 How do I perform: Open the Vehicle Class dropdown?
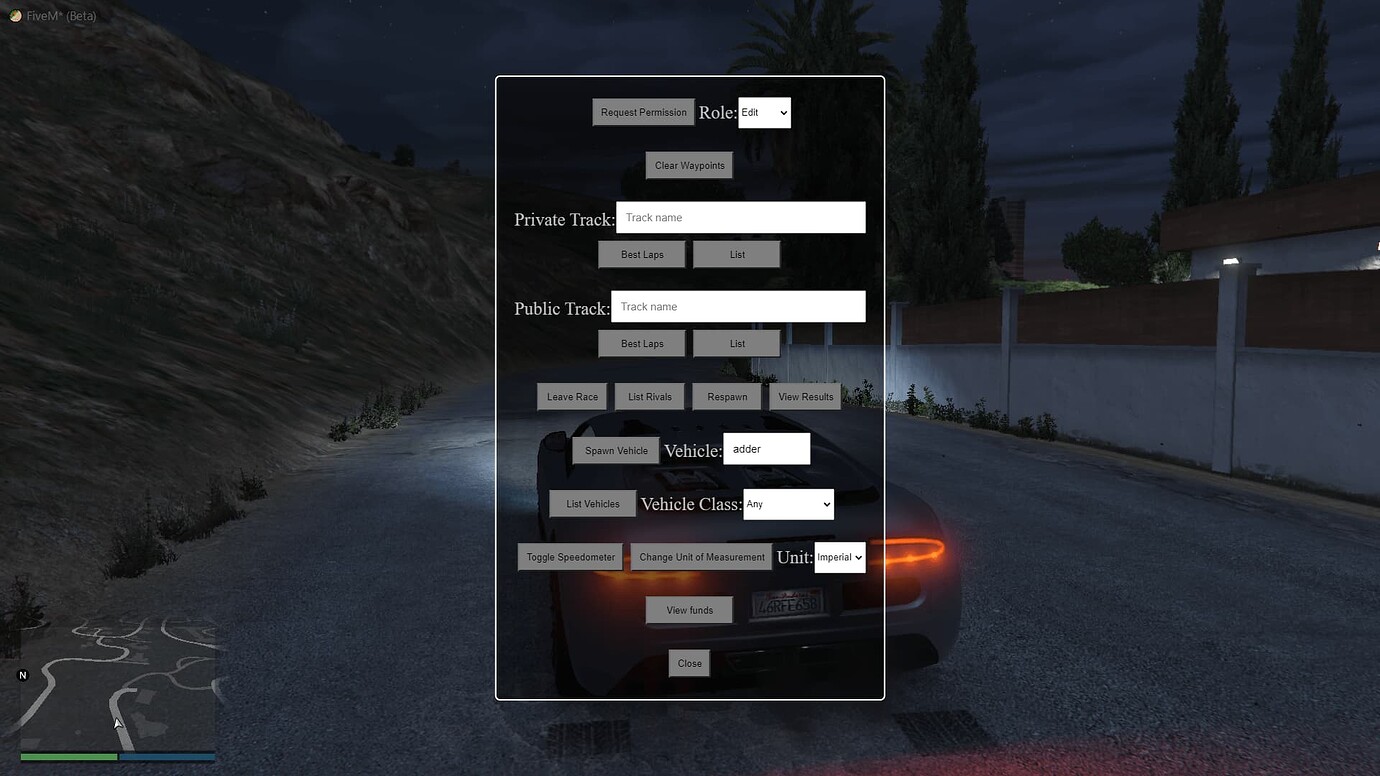(x=788, y=504)
